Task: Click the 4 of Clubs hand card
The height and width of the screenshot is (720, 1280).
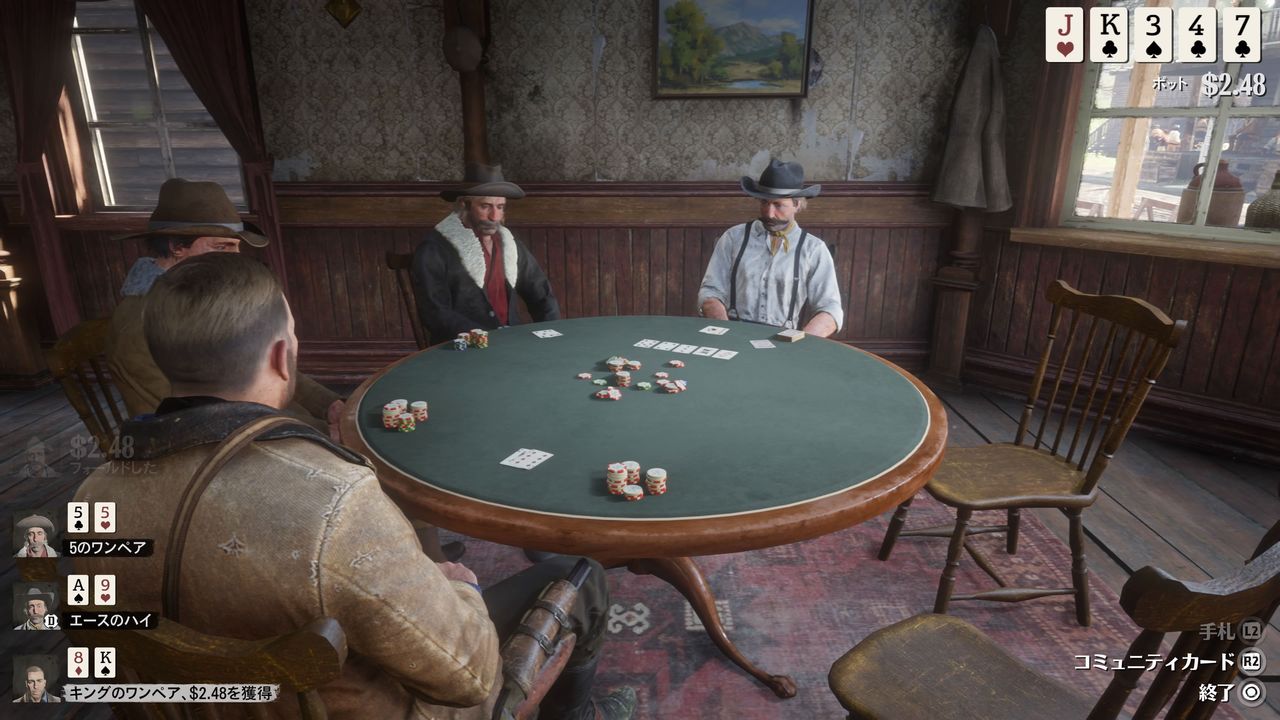Action: click(x=1198, y=34)
